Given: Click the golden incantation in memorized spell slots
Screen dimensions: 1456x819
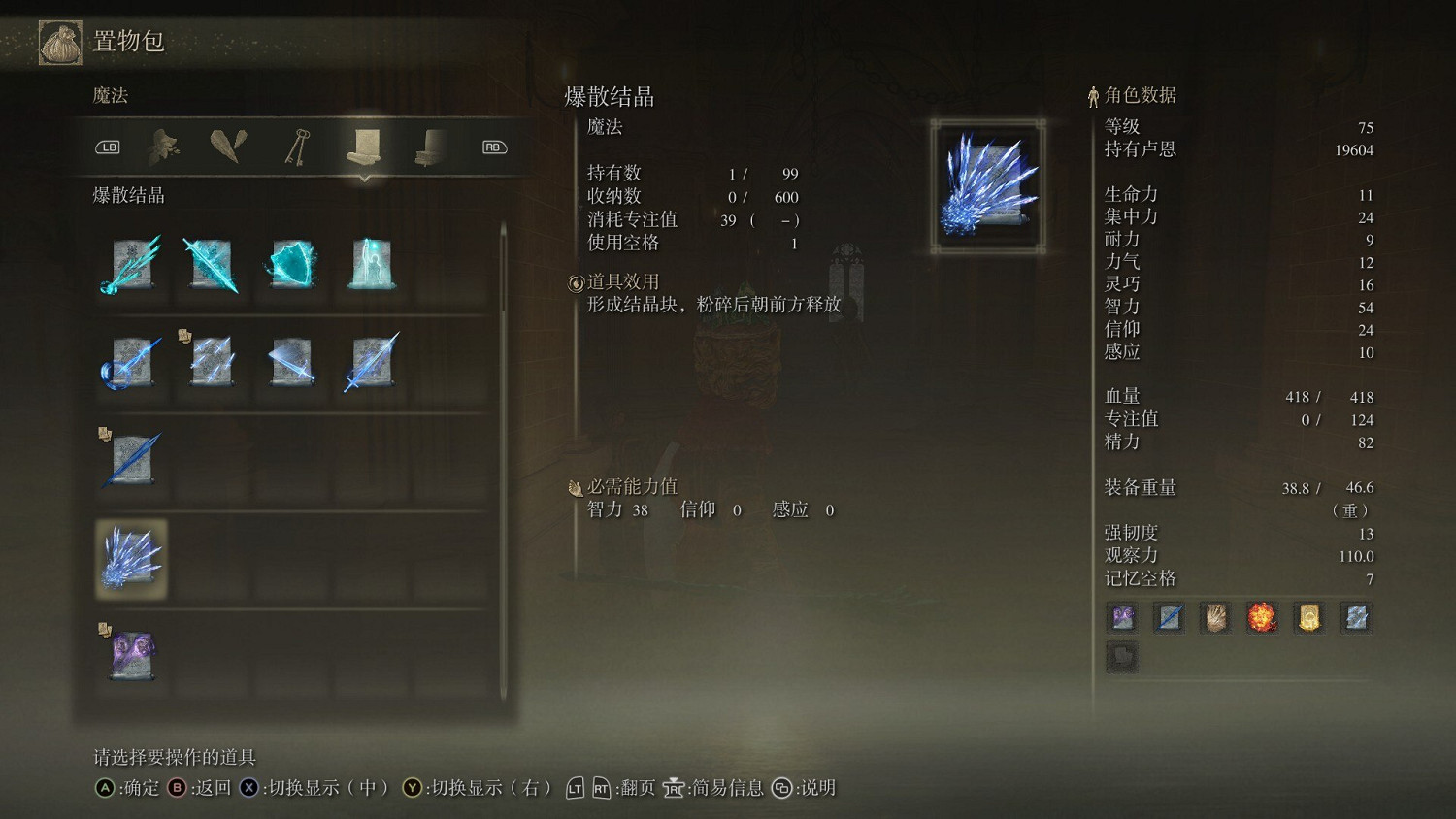Looking at the screenshot, I should [x=1309, y=617].
